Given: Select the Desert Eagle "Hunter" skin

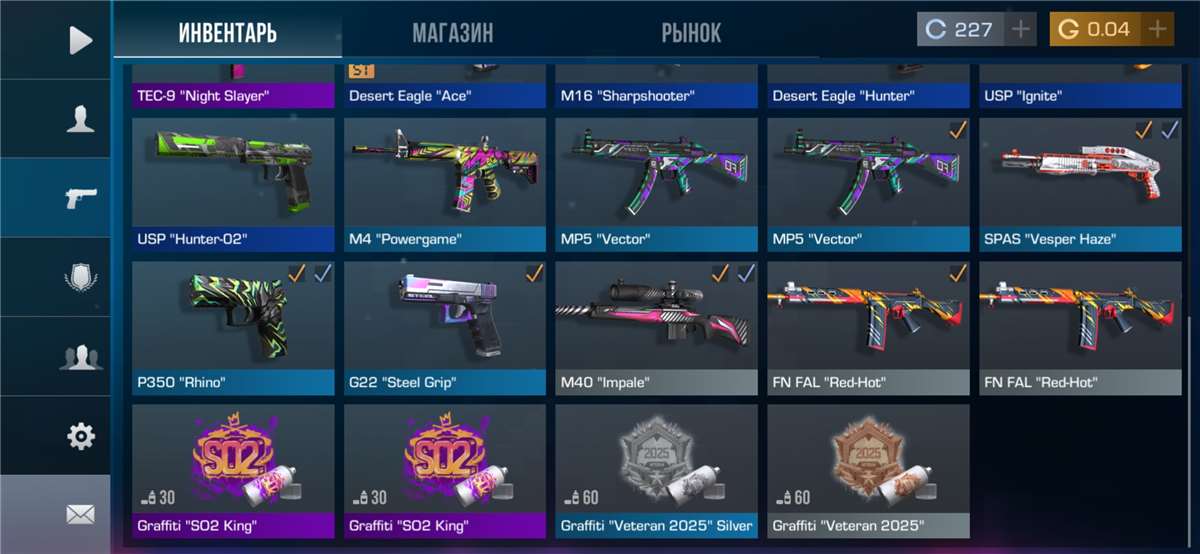Looking at the screenshot, I should click(x=869, y=91).
